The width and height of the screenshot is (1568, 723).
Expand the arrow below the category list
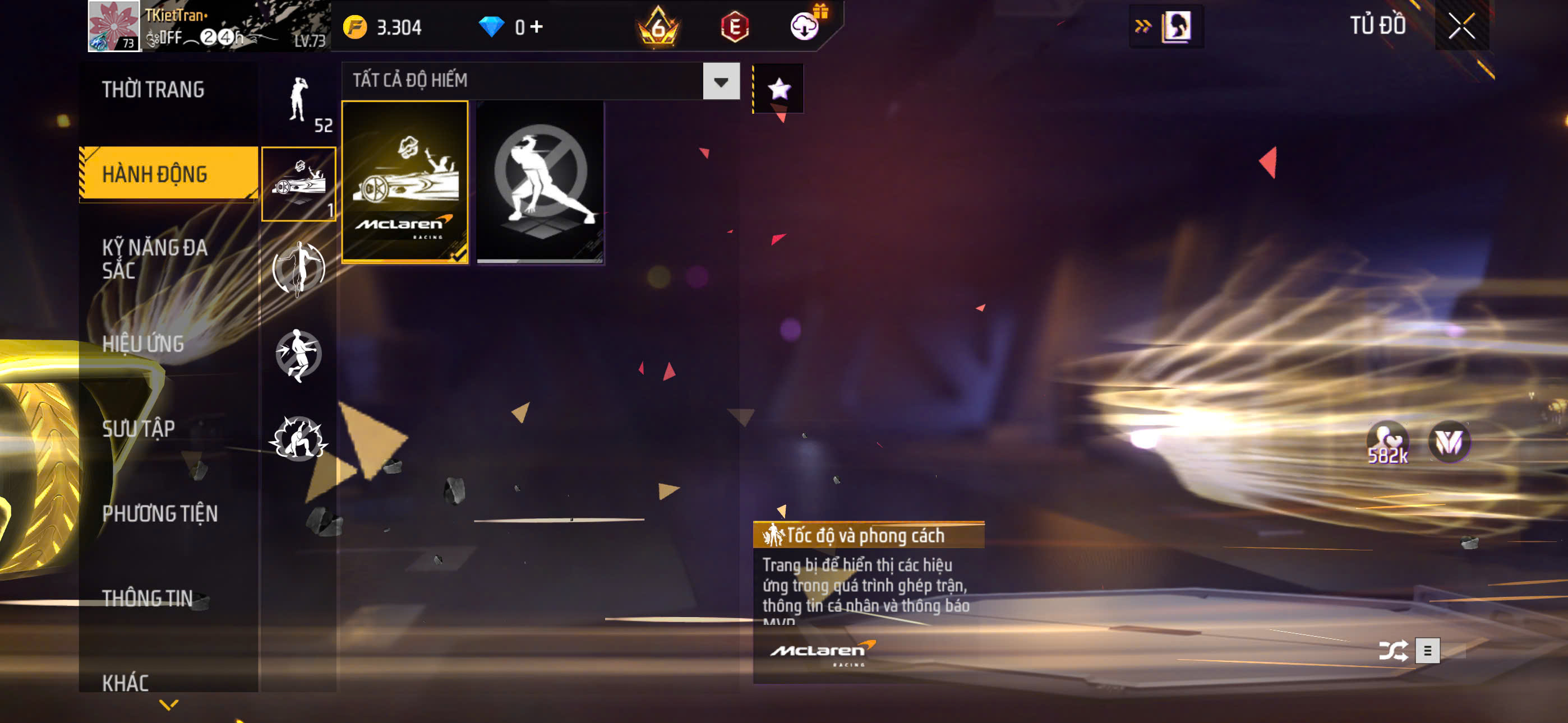point(169,705)
